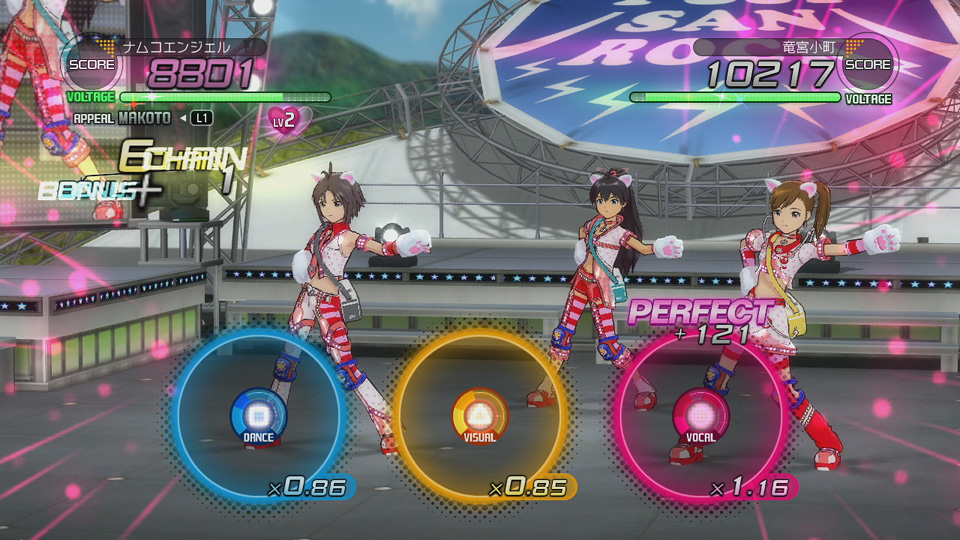Hit the blue Dance appeal circle
The height and width of the screenshot is (540, 960).
point(258,412)
